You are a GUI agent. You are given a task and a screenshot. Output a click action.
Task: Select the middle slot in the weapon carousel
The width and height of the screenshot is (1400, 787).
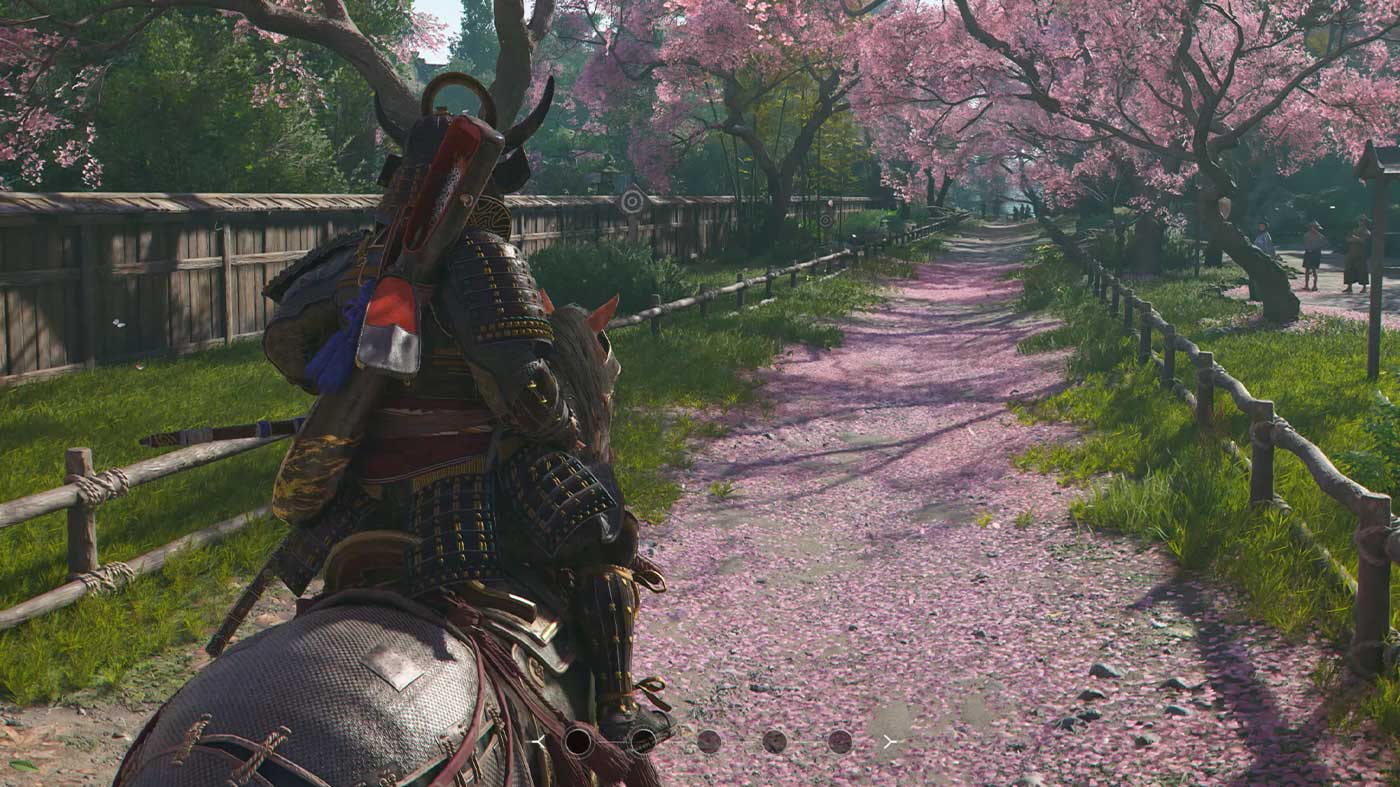click(710, 742)
